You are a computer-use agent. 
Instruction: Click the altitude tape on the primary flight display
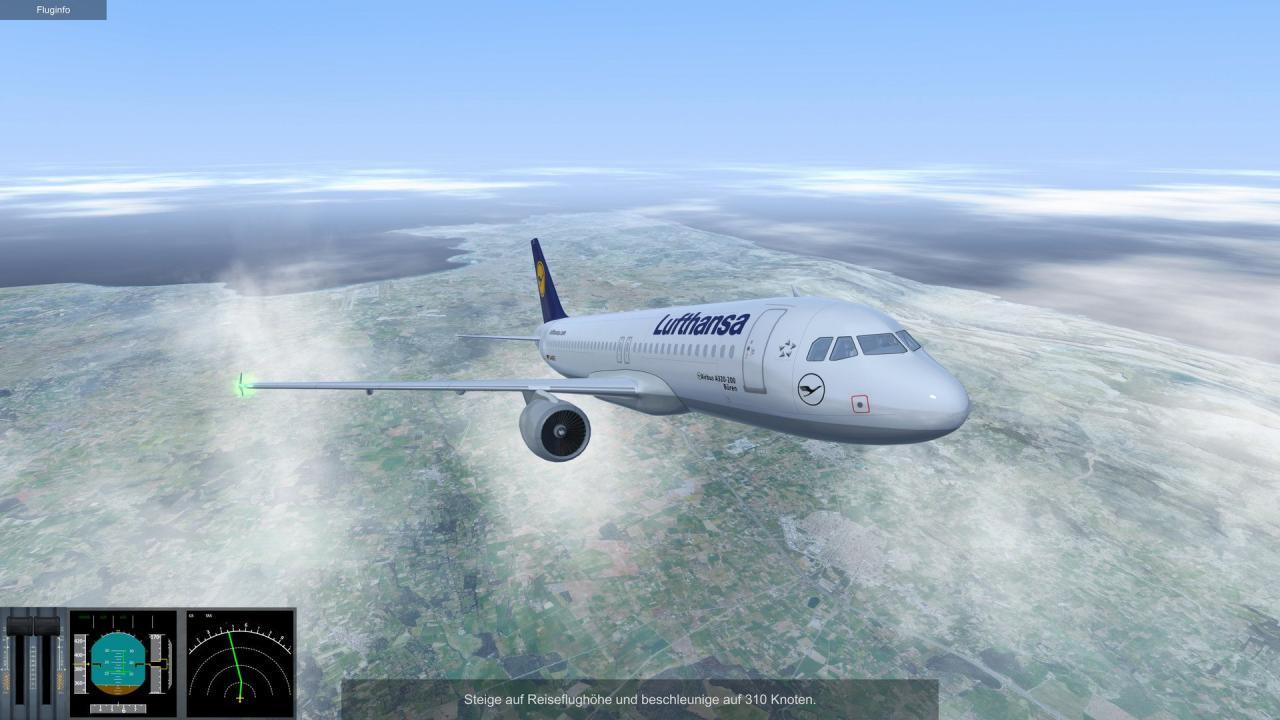pyautogui.click(x=156, y=663)
